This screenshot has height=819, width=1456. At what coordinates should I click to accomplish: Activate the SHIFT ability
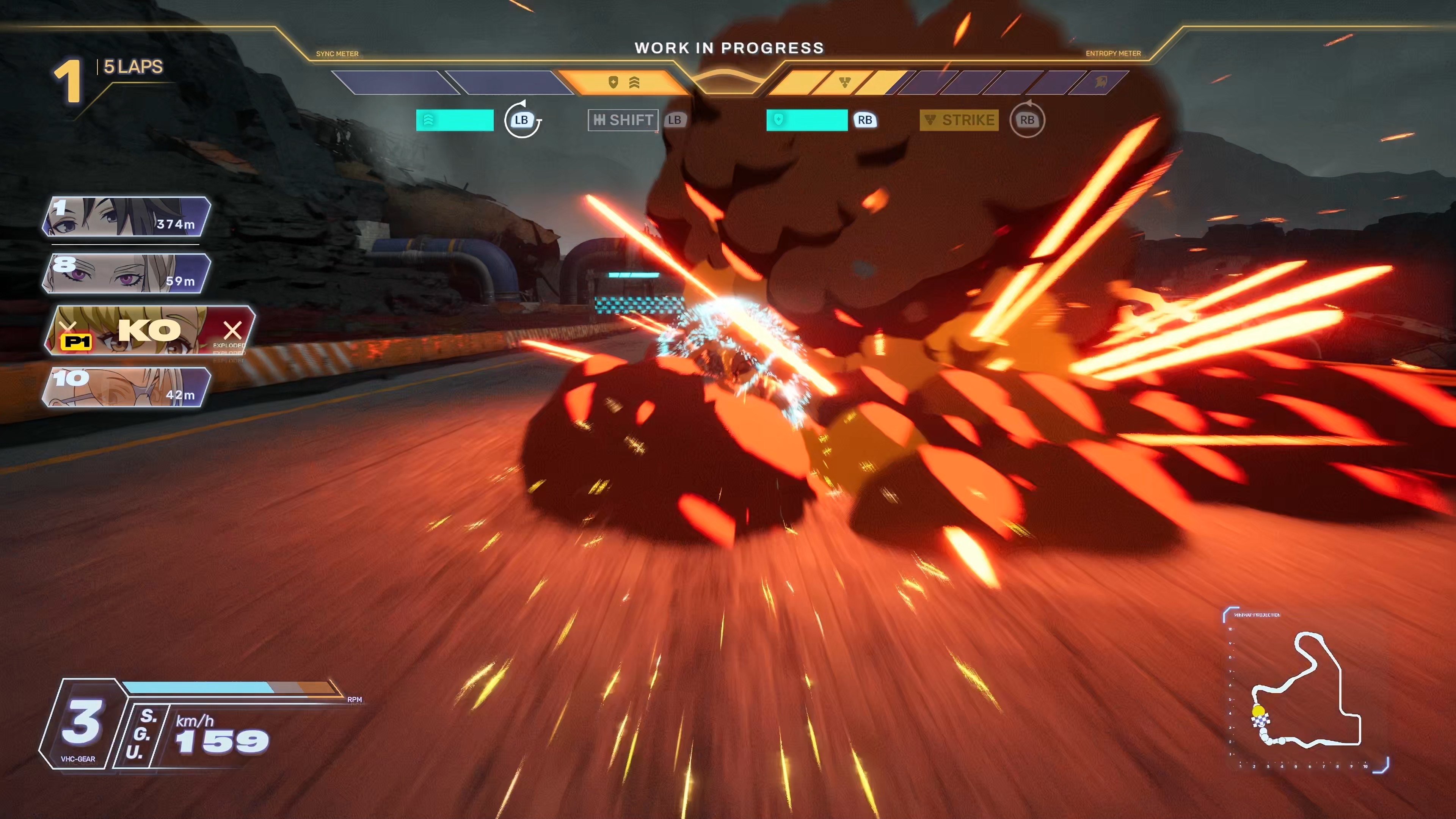click(623, 120)
